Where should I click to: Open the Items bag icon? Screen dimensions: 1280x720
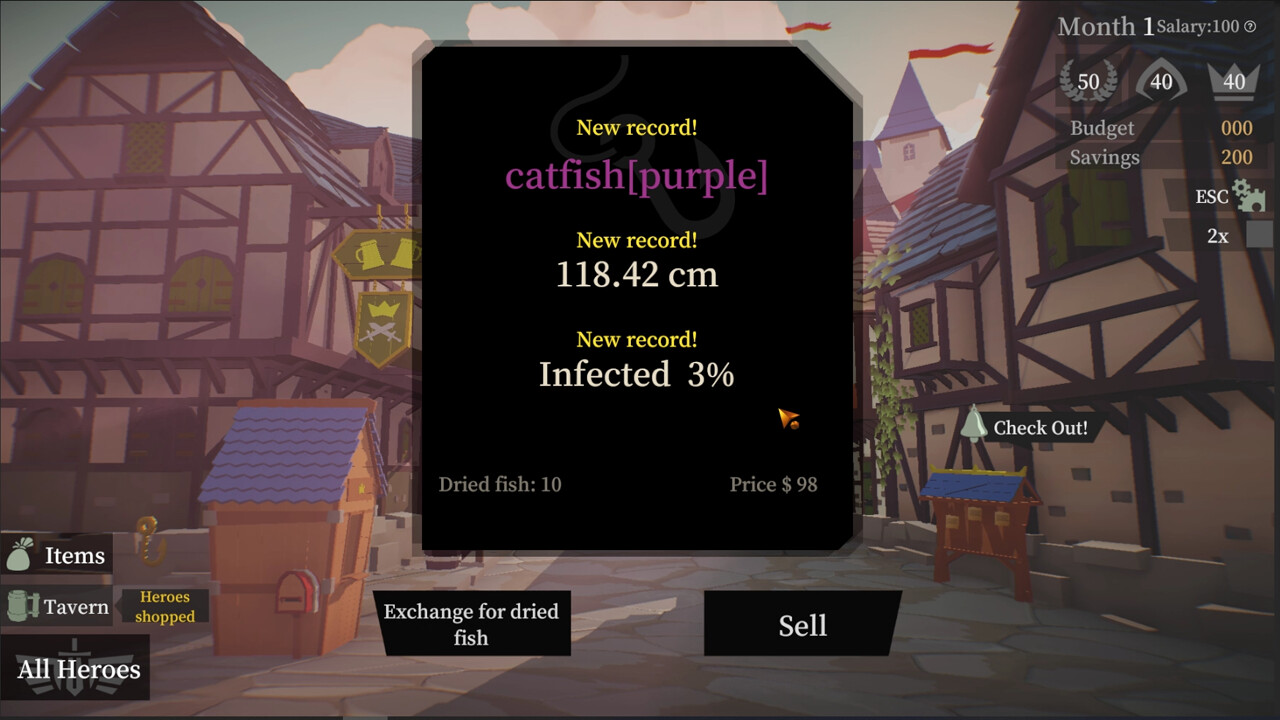tap(20, 555)
